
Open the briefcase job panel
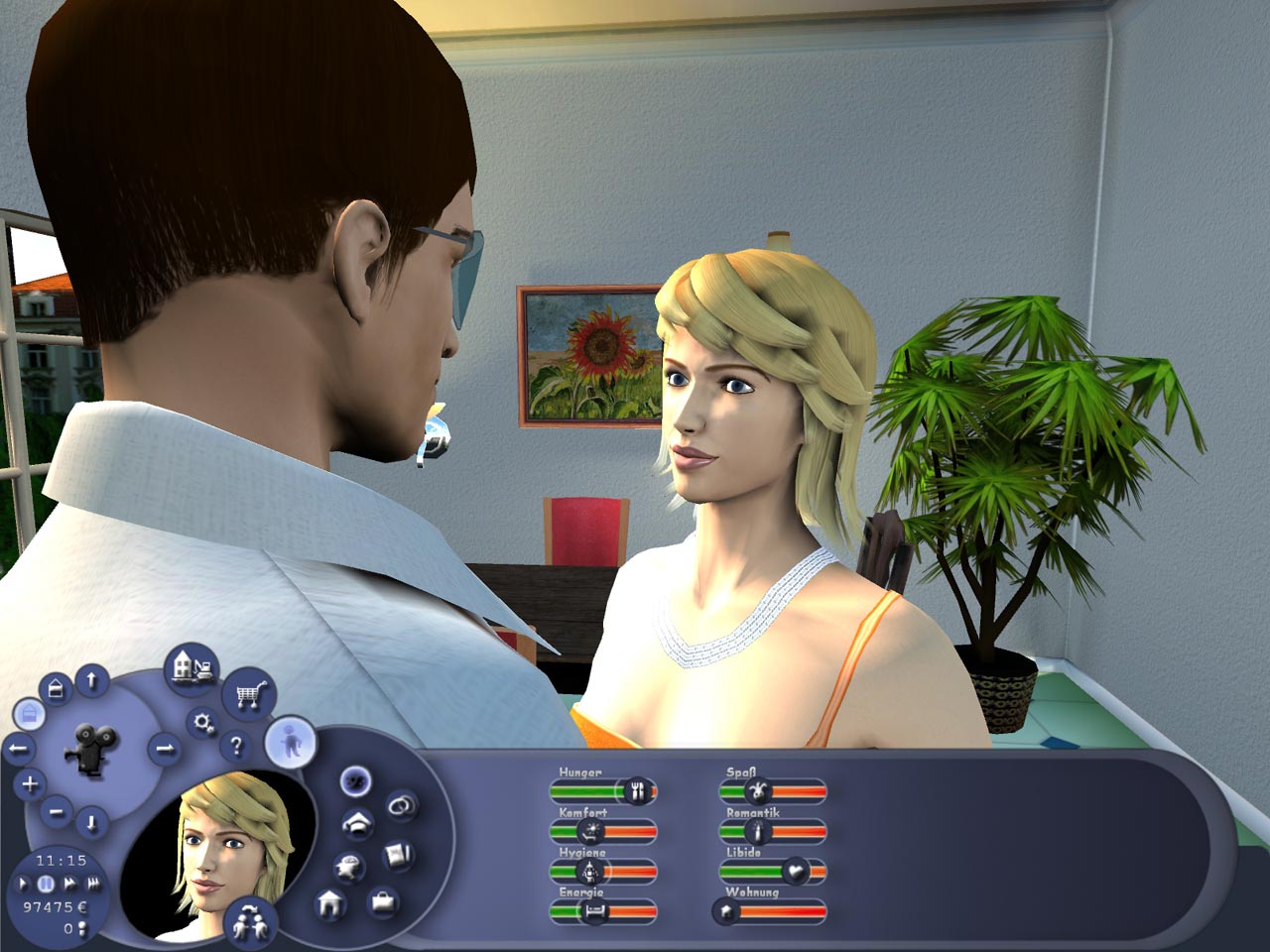(381, 904)
